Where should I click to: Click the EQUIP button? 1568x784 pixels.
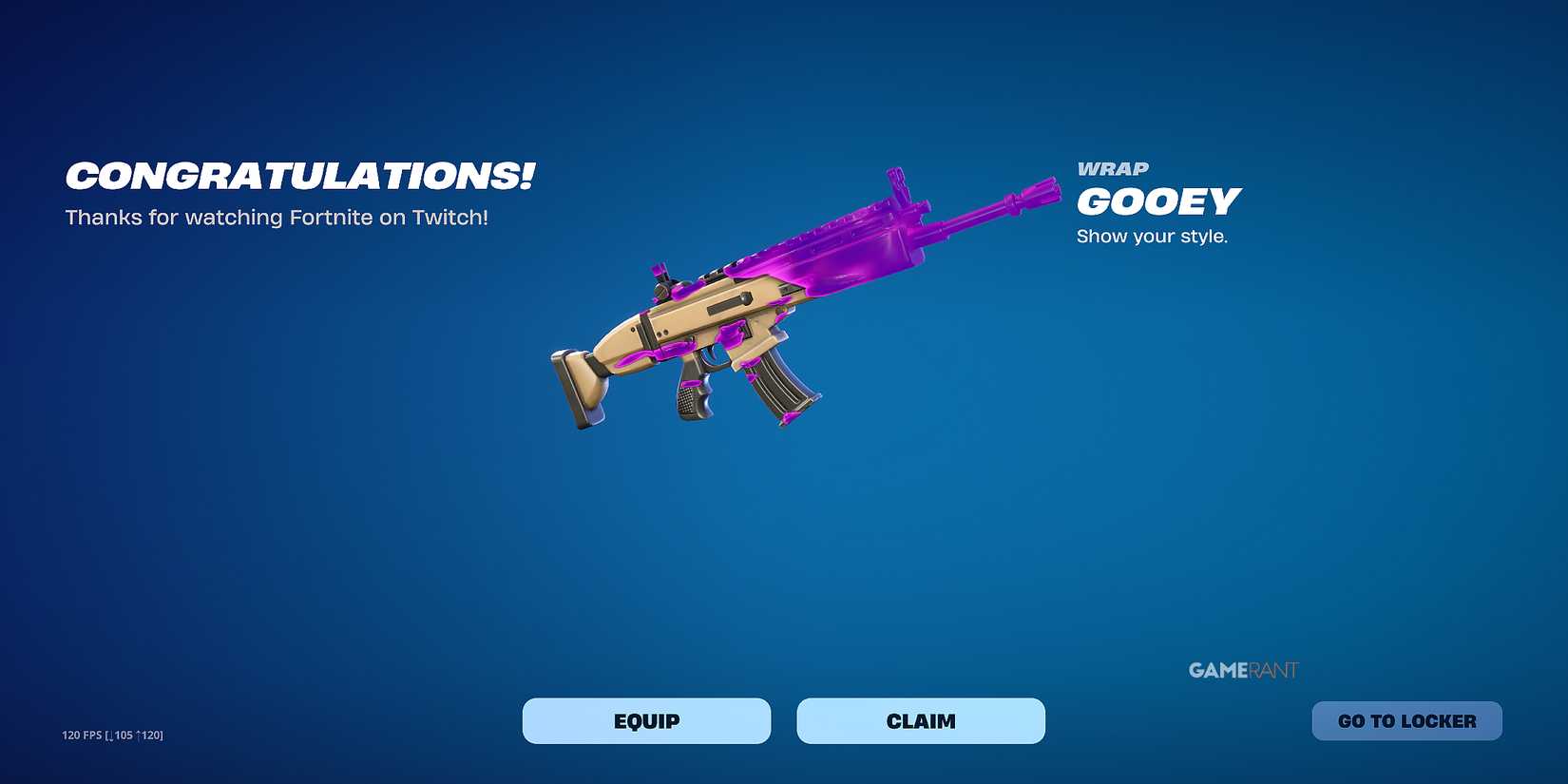point(646,720)
